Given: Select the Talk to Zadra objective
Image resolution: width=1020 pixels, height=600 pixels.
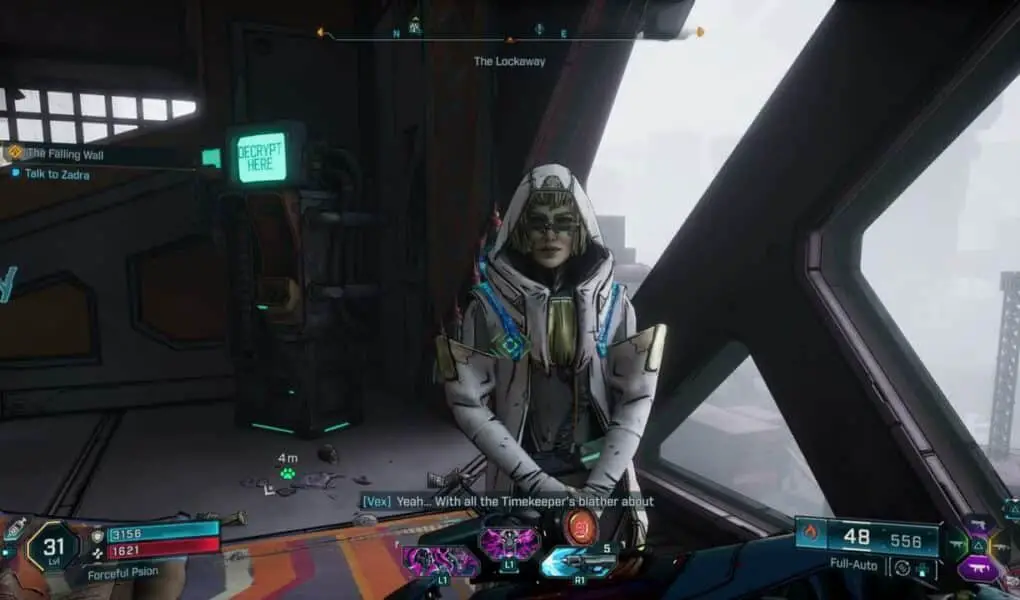Looking at the screenshot, I should tap(57, 174).
